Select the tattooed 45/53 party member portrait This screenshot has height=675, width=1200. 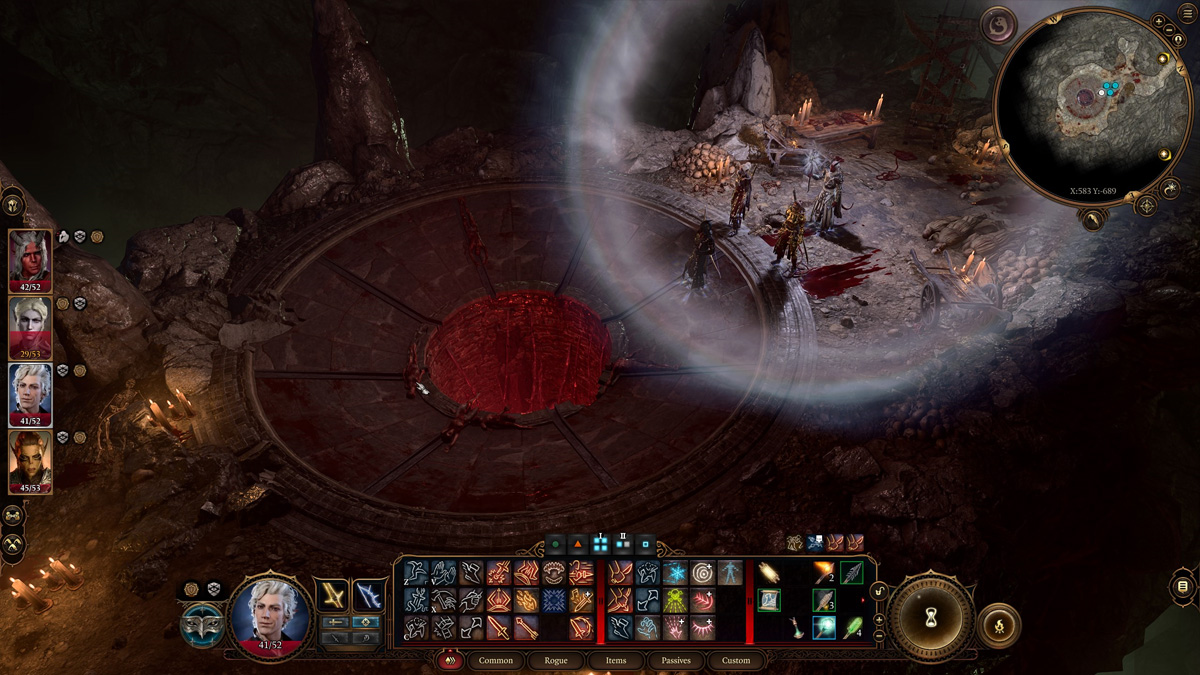(30, 459)
